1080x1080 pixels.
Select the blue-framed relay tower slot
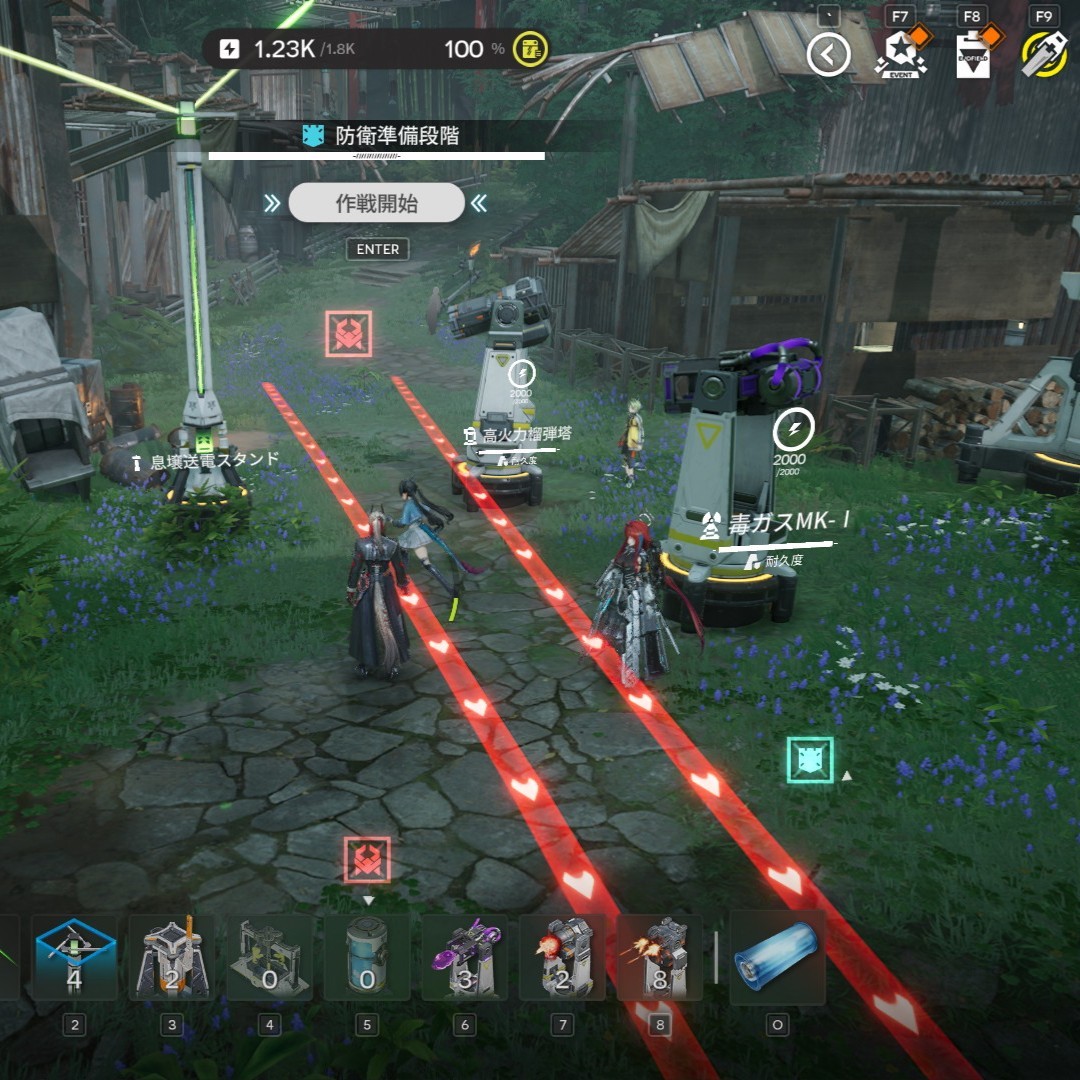pyautogui.click(x=75, y=959)
